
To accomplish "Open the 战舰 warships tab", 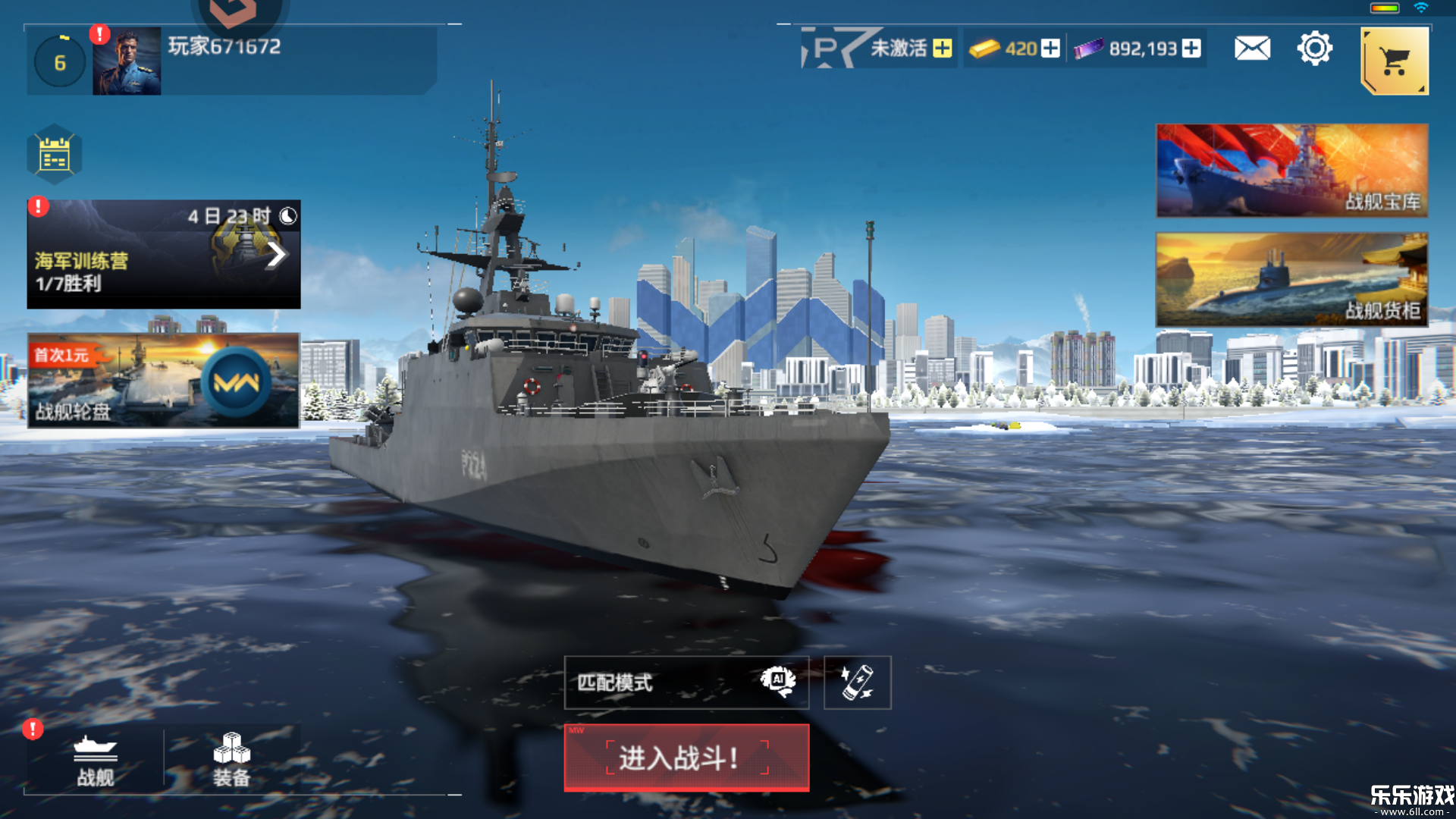I will pyautogui.click(x=96, y=761).
